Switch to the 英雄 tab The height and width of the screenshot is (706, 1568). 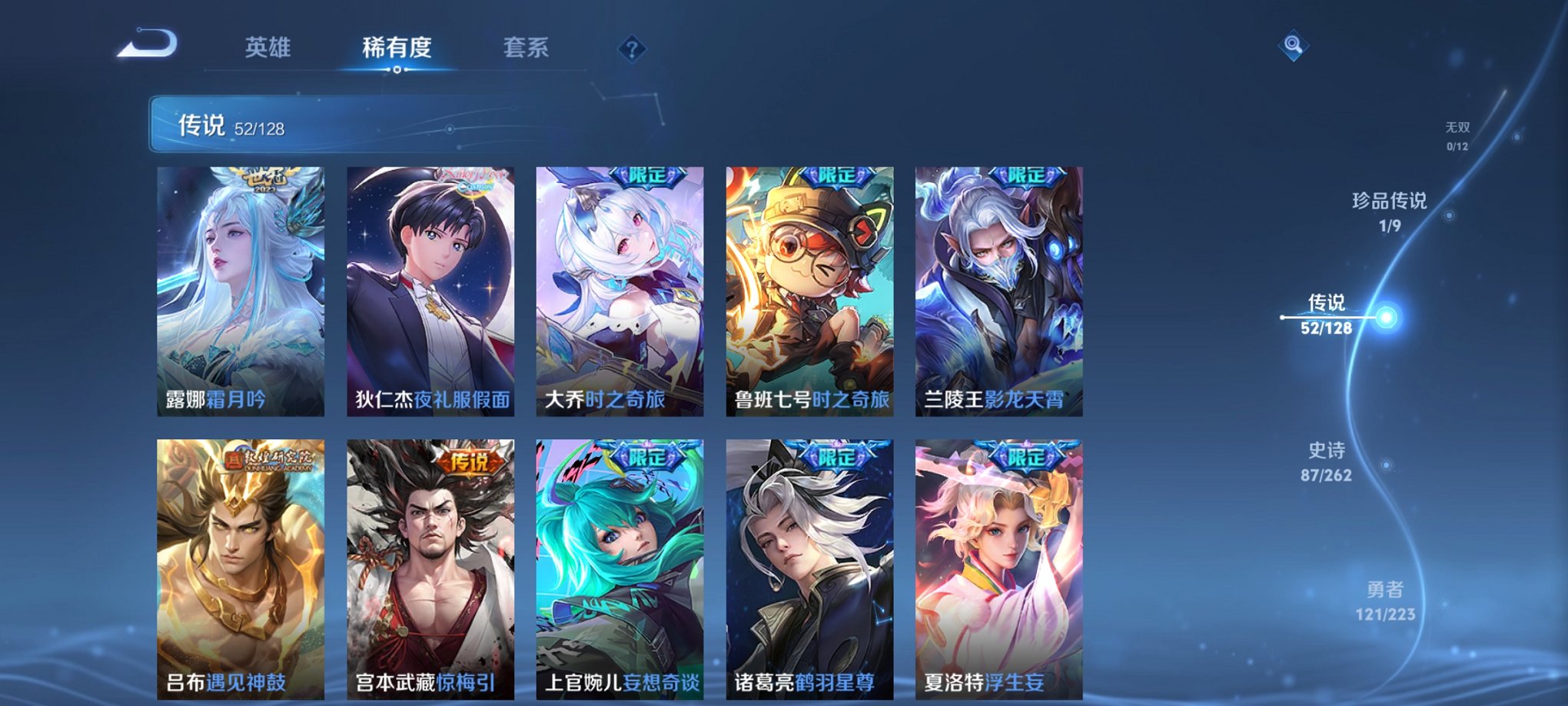(x=268, y=48)
